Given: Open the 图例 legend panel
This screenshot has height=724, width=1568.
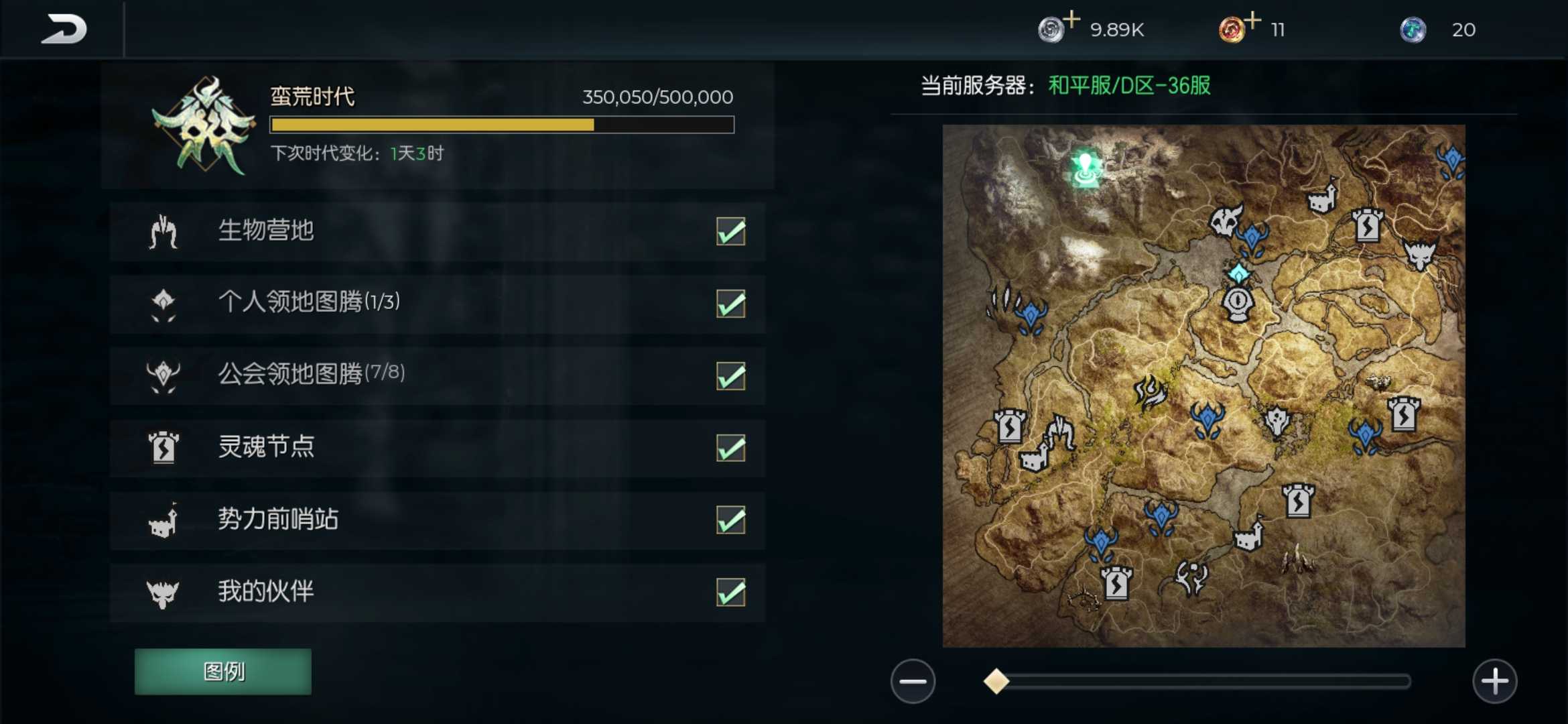Looking at the screenshot, I should [x=223, y=671].
